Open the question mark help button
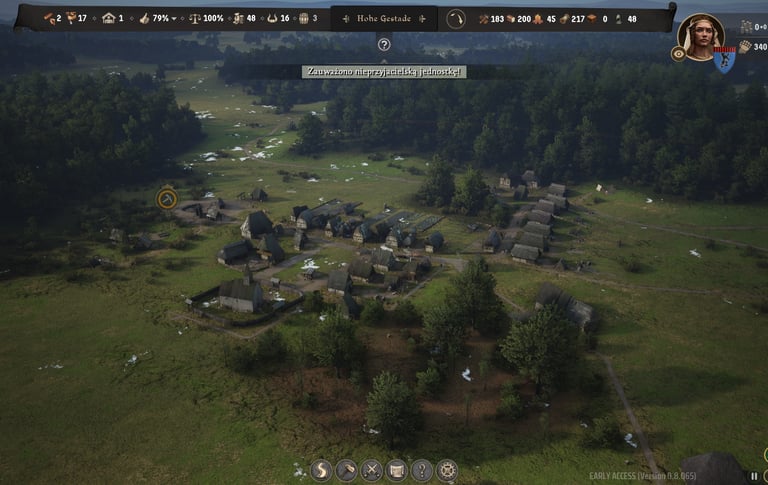 422,470
